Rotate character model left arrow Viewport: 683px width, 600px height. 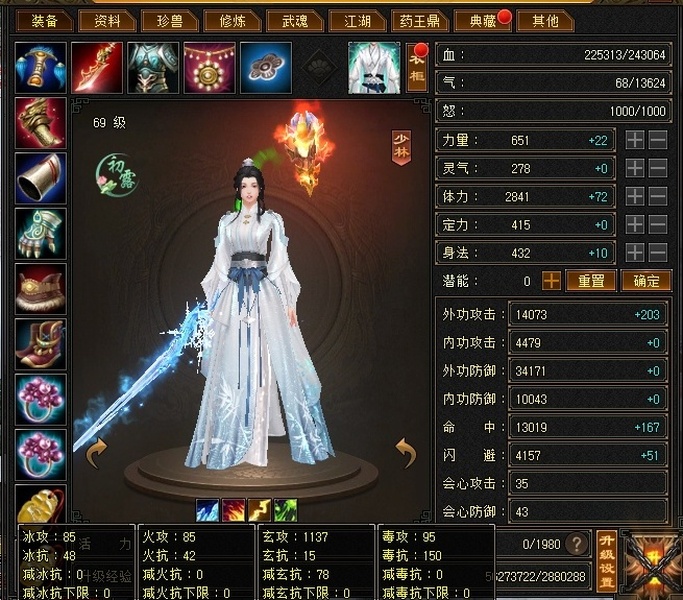(x=97, y=455)
